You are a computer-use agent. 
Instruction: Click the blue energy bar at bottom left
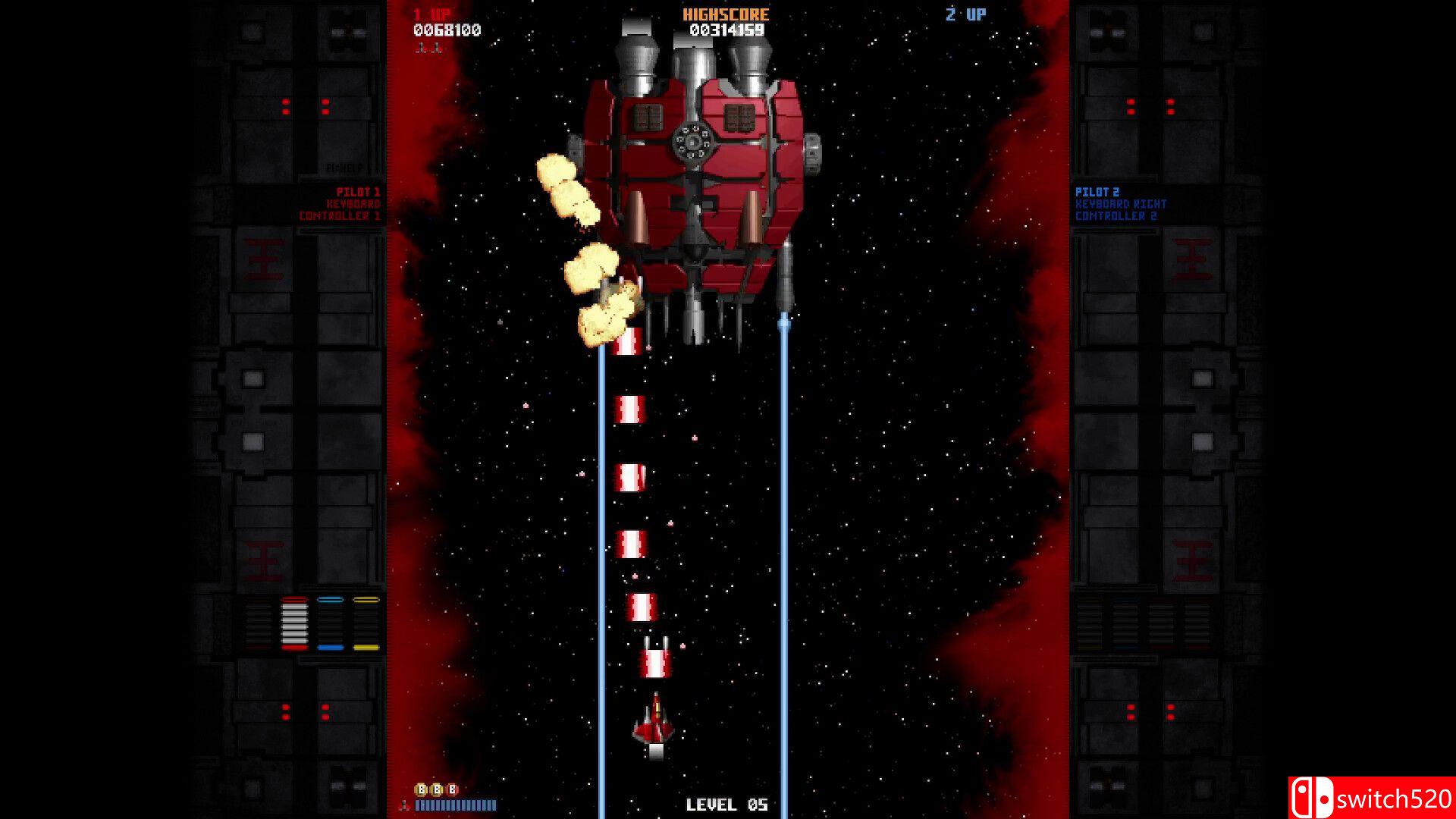click(455, 807)
